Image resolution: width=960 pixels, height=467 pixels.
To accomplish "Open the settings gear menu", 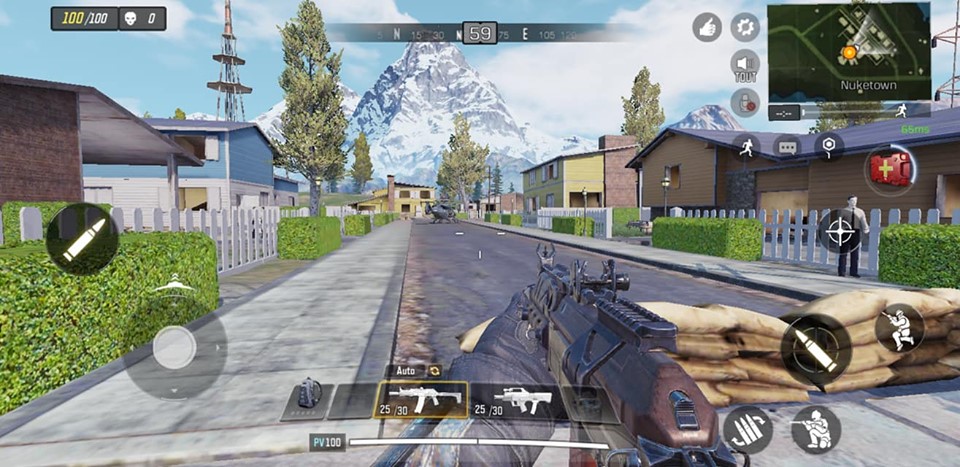I will click(745, 27).
